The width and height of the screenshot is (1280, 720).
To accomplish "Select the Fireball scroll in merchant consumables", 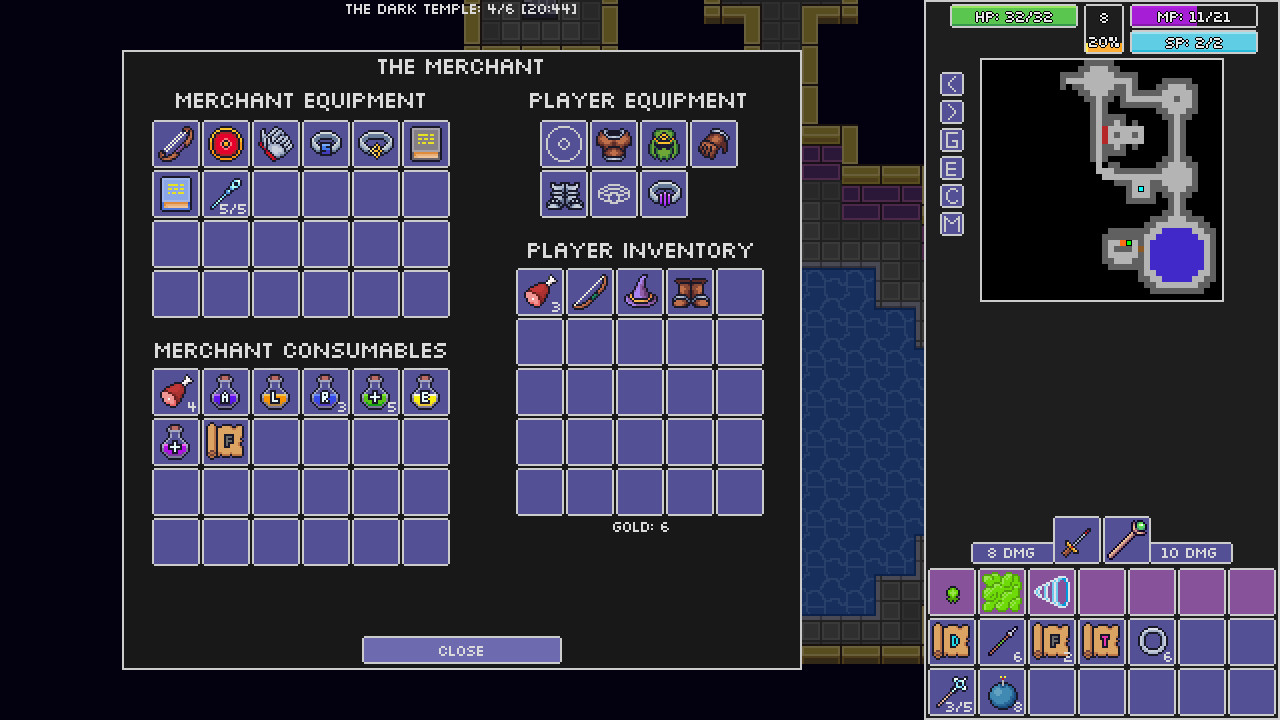I will [225, 443].
